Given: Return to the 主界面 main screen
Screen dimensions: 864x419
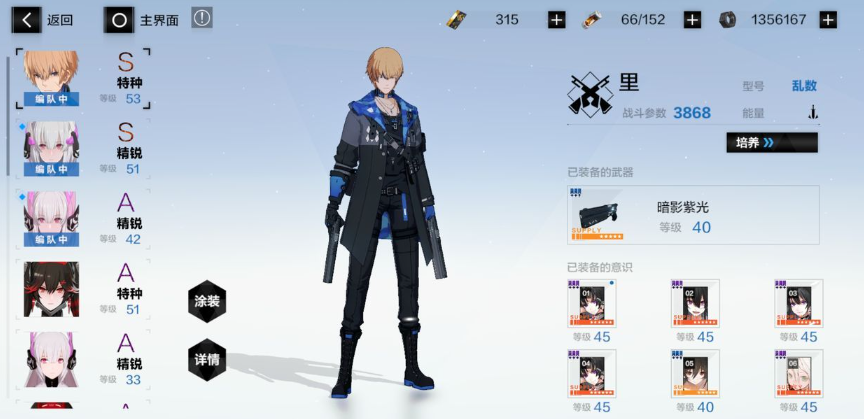Looking at the screenshot, I should [x=145, y=19].
